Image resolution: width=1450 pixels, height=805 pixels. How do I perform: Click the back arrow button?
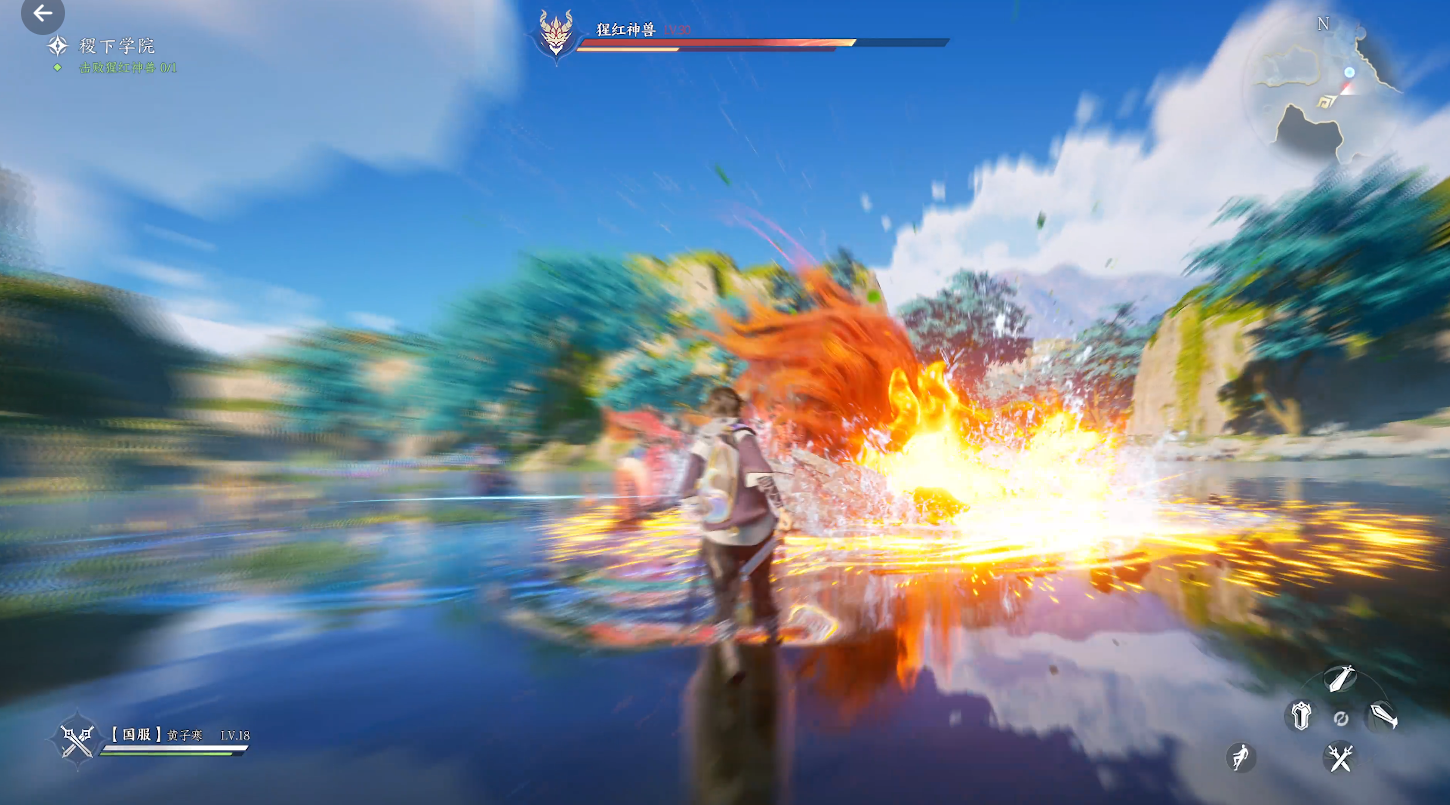pos(42,14)
